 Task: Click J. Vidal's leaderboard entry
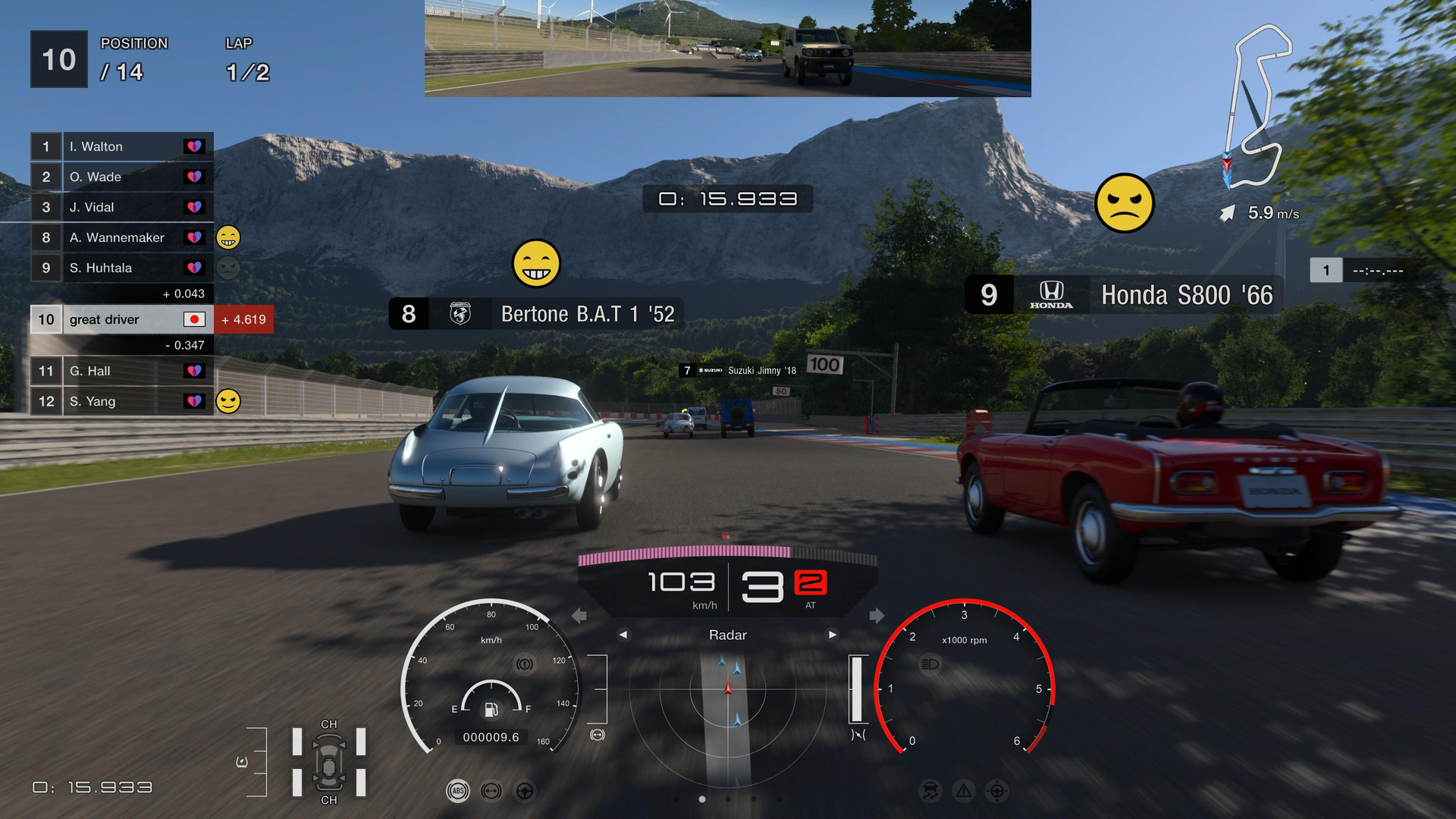click(x=121, y=207)
